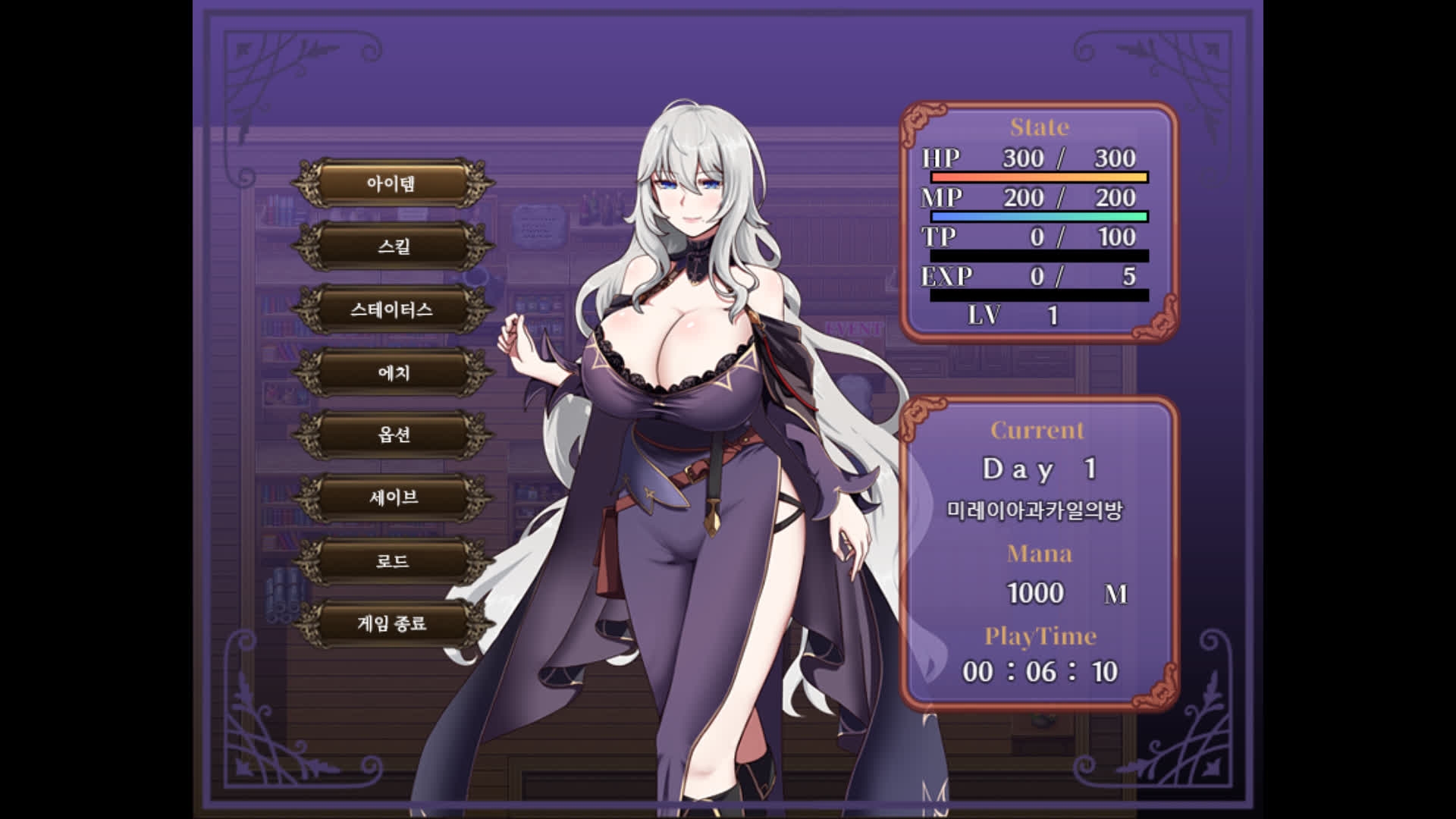Screen dimensions: 1456x819
Task: Select 로드 to load a save
Action: pyautogui.click(x=392, y=561)
